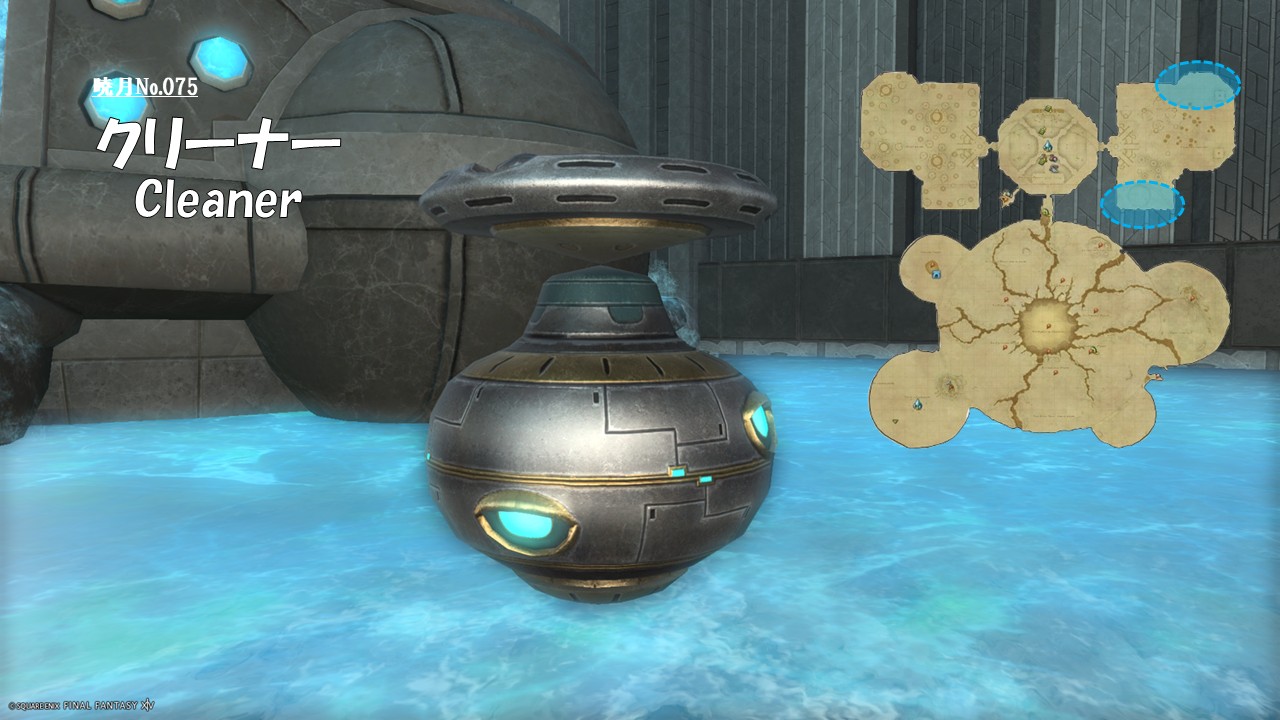Select the upper blue highlighted map zone
Viewport: 1280px width, 720px height.
click(1197, 85)
